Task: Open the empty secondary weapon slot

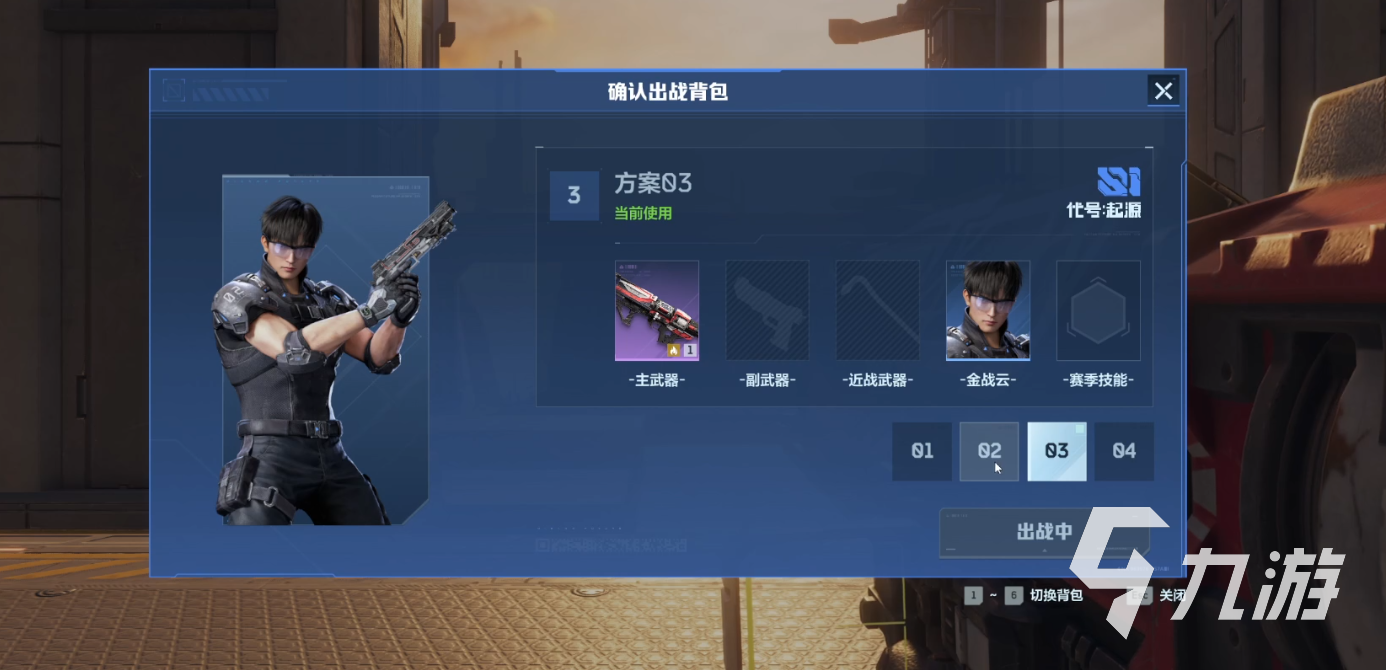Action: click(767, 311)
